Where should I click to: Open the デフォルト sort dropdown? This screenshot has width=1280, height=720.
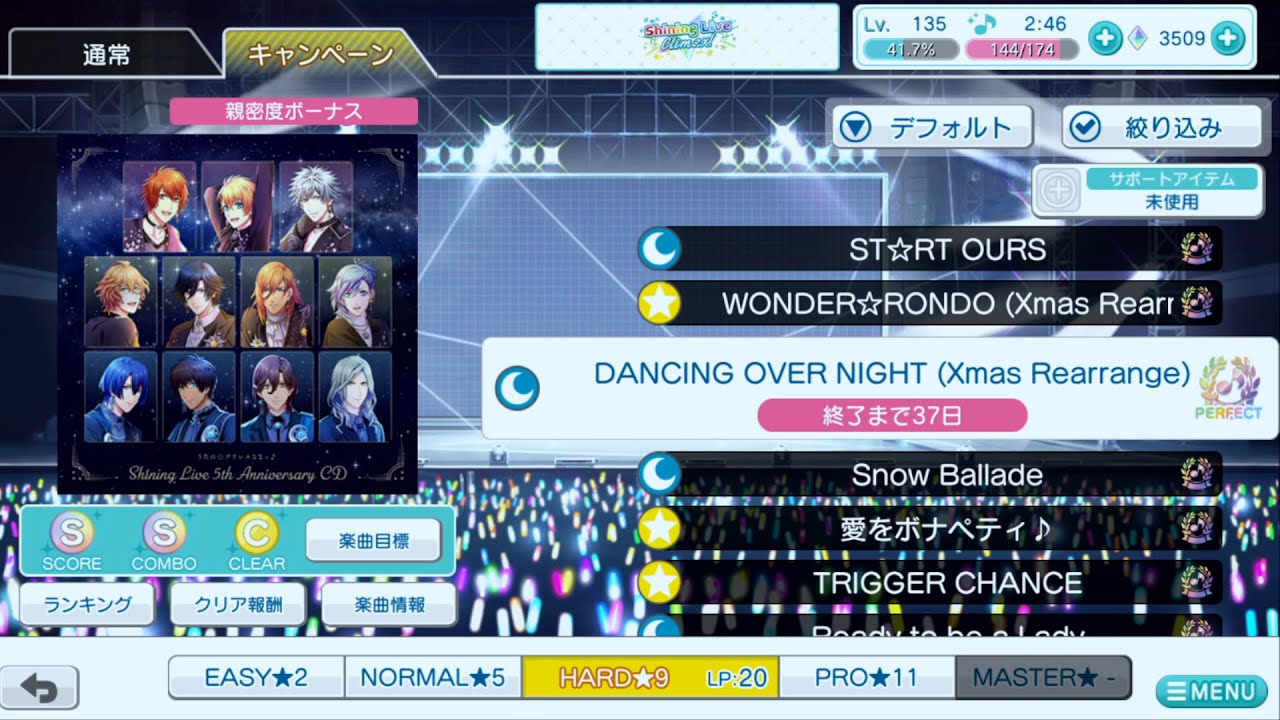pos(931,127)
